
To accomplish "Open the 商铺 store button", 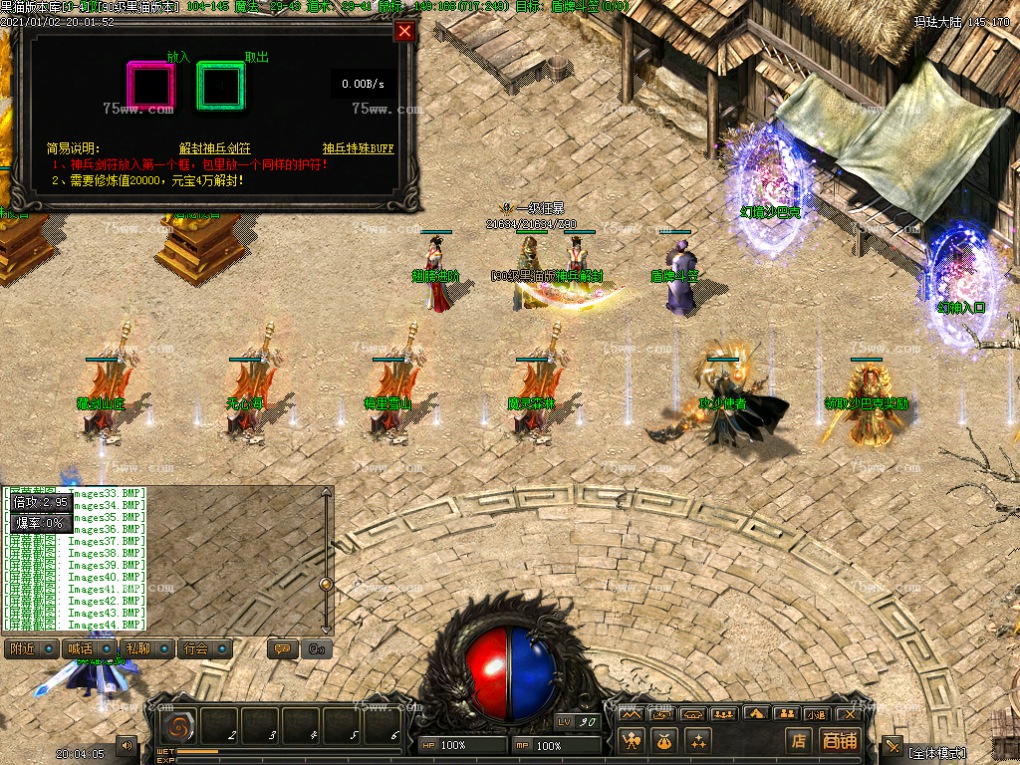I will tap(838, 740).
